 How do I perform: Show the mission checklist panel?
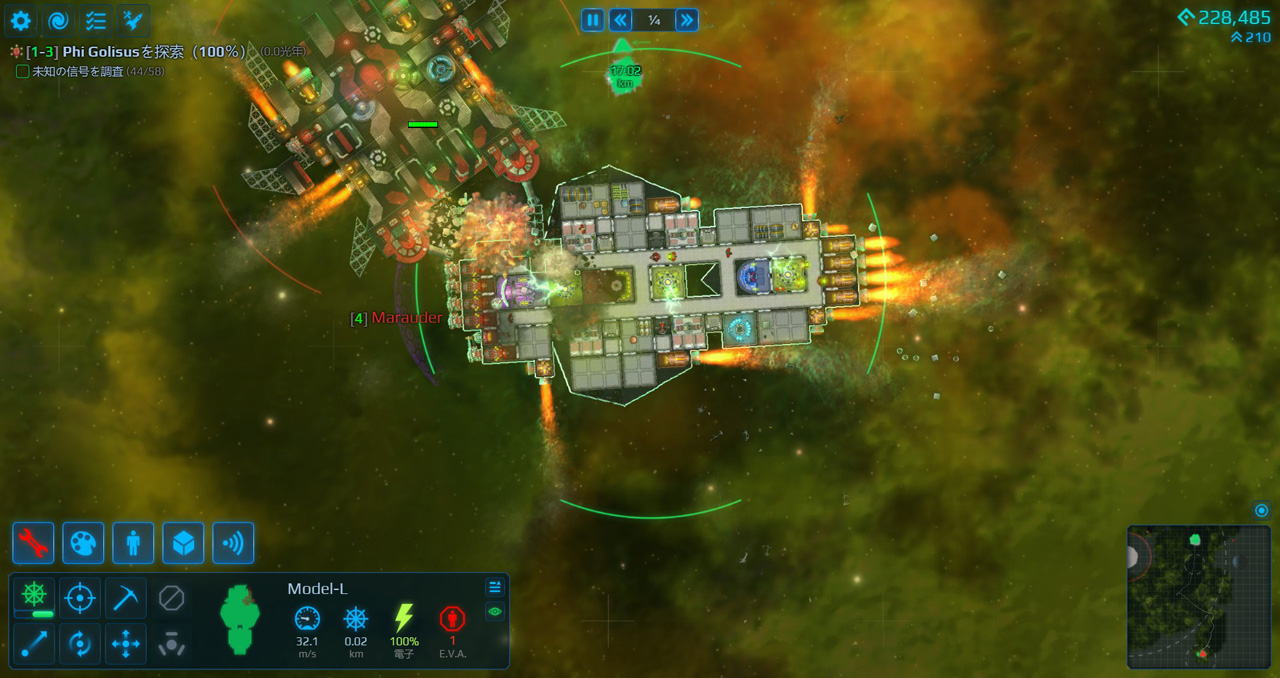[x=96, y=20]
